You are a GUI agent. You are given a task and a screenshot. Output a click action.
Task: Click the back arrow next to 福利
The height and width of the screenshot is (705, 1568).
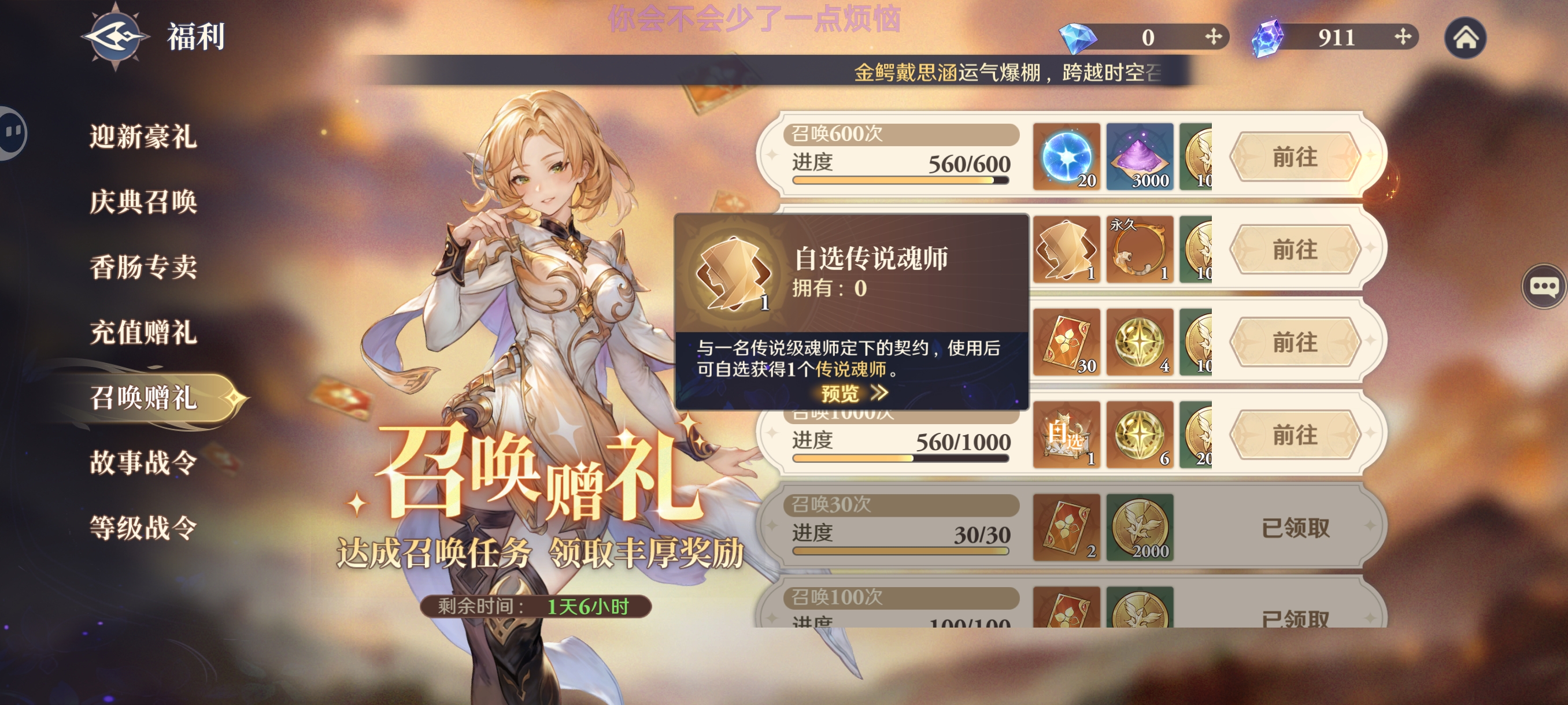(x=117, y=36)
